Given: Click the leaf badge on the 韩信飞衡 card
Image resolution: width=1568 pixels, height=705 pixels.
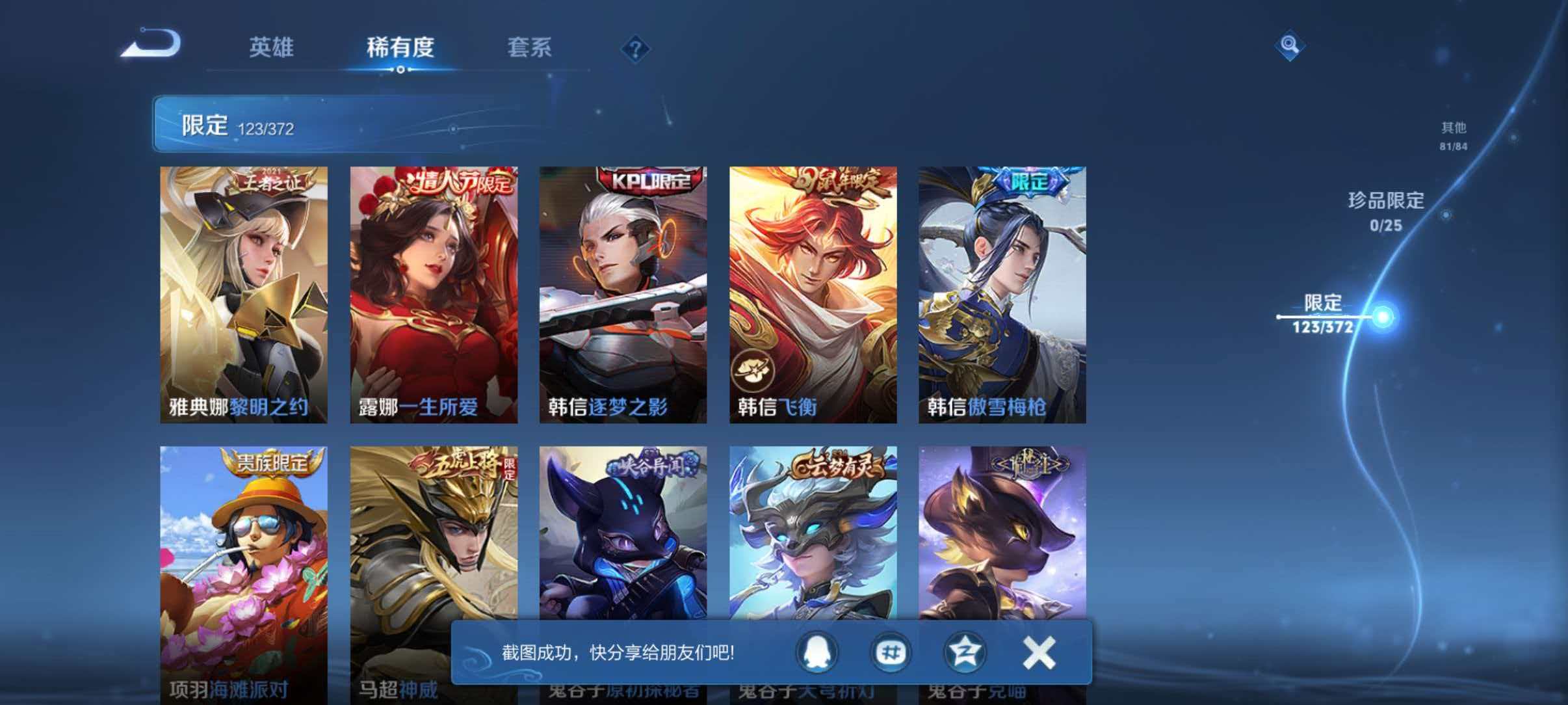Looking at the screenshot, I should (x=754, y=370).
